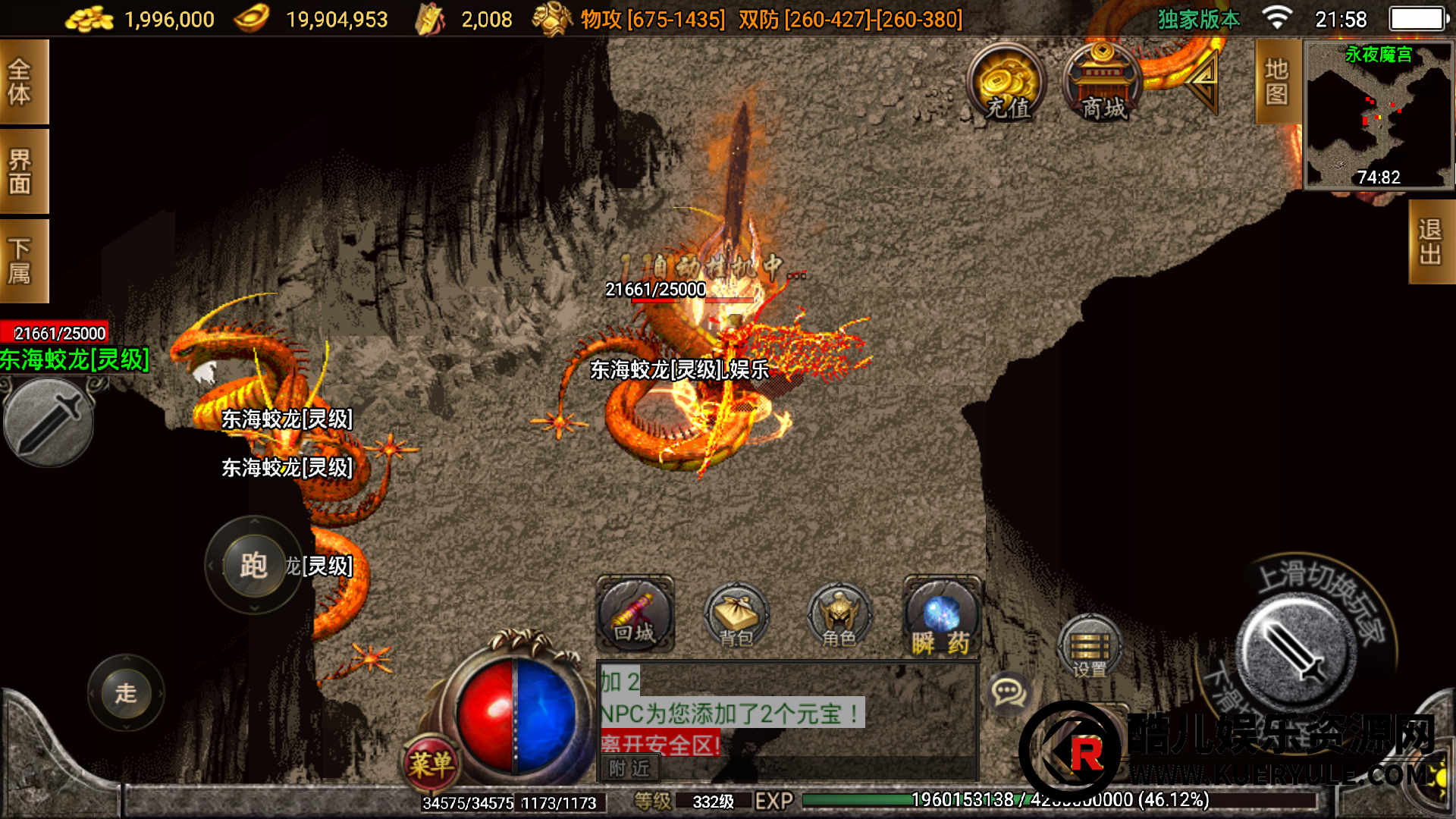
Task: Collapse the top icons with the arrow
Action: click(x=1202, y=80)
